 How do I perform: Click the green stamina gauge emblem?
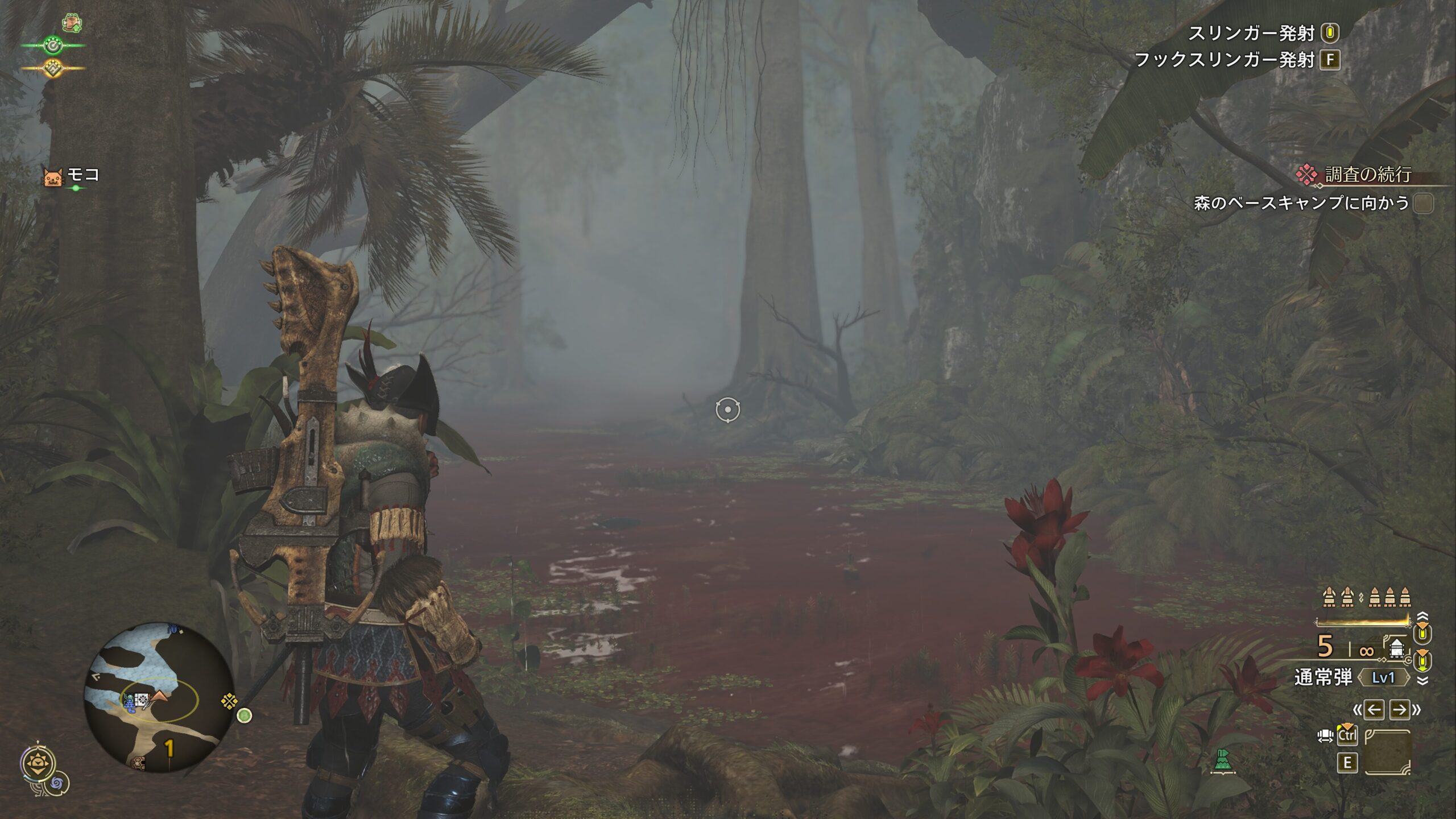point(53,45)
